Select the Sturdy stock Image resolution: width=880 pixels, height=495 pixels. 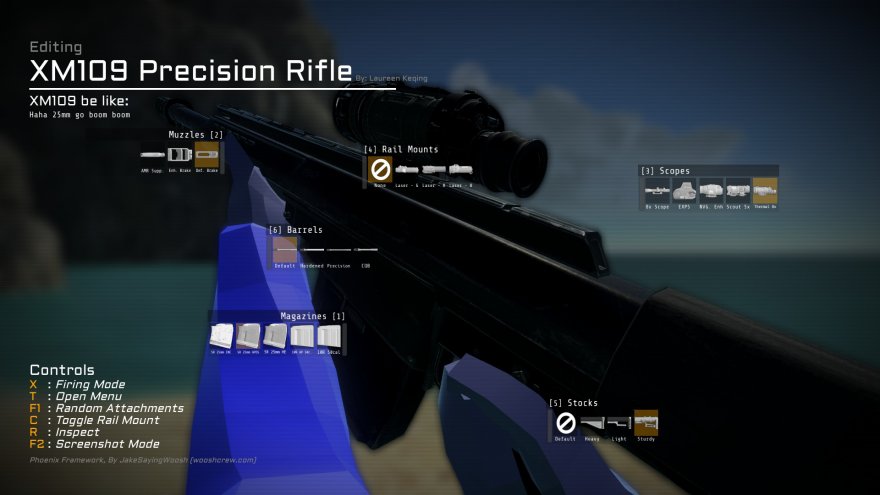(x=646, y=423)
